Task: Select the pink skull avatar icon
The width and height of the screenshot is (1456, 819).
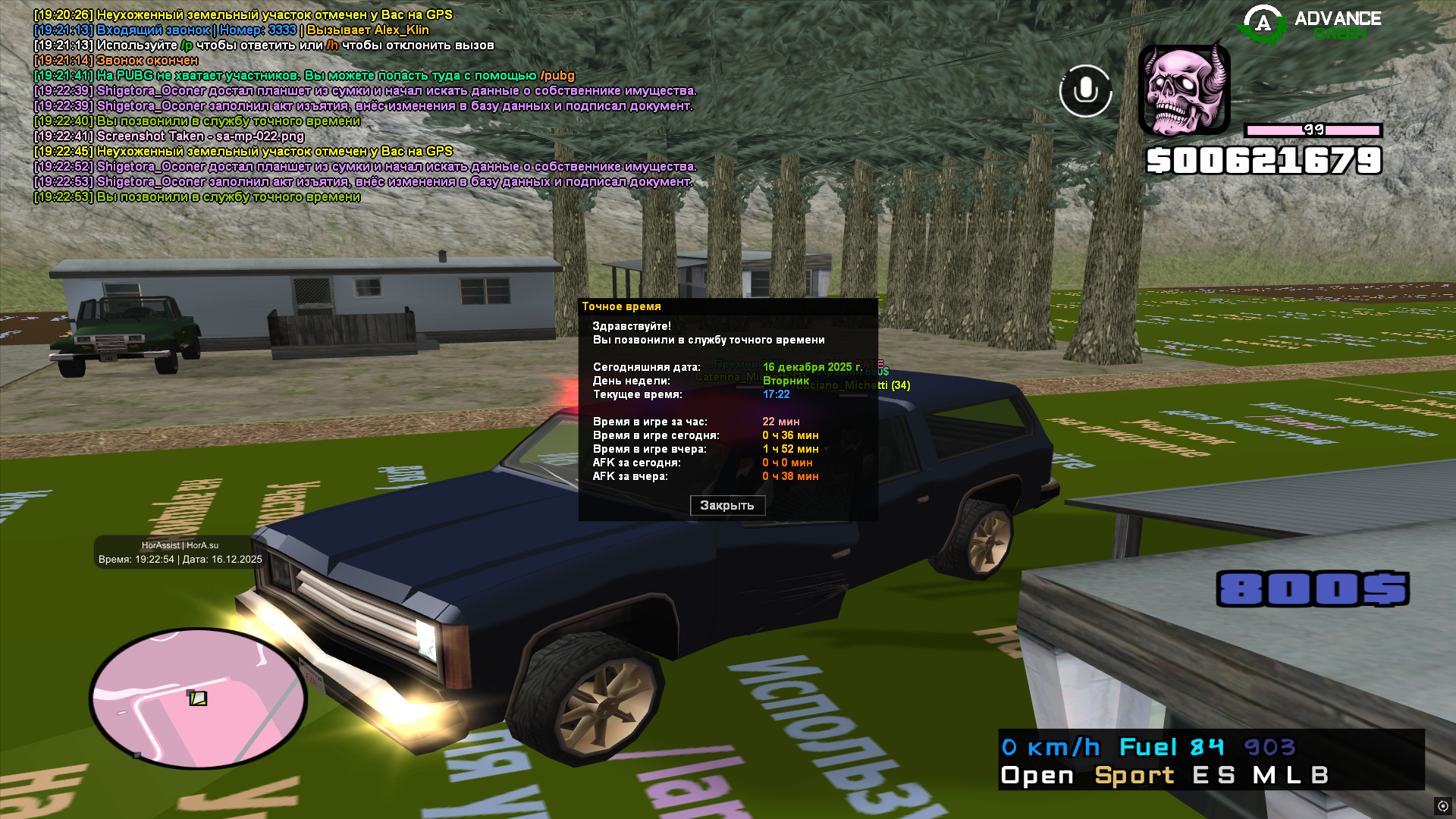Action: 1184,90
